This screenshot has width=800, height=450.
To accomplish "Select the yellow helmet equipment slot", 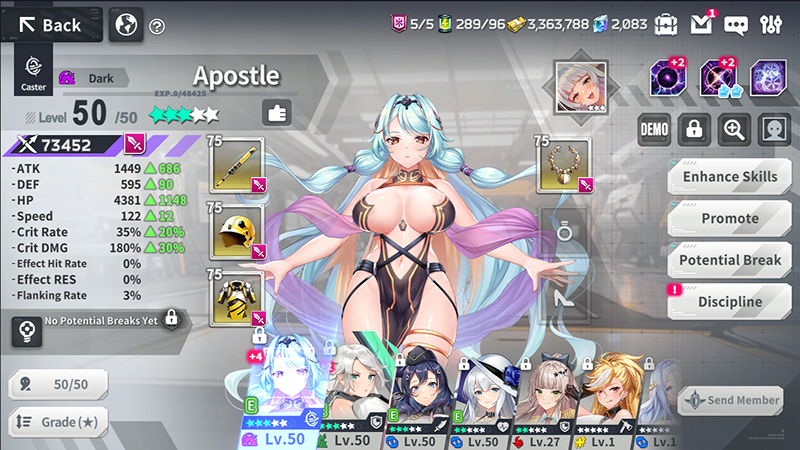I will click(x=238, y=231).
